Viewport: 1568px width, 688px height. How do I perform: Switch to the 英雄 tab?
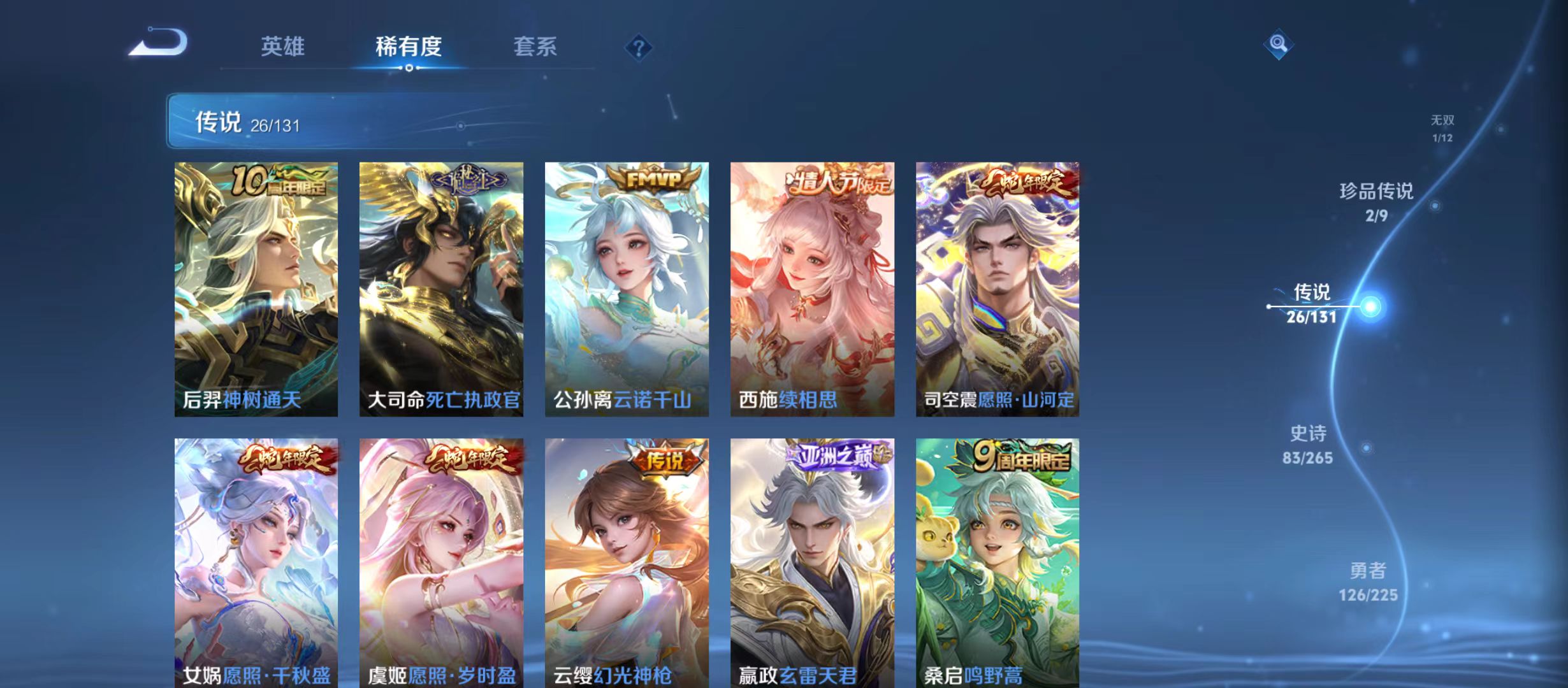tap(283, 46)
